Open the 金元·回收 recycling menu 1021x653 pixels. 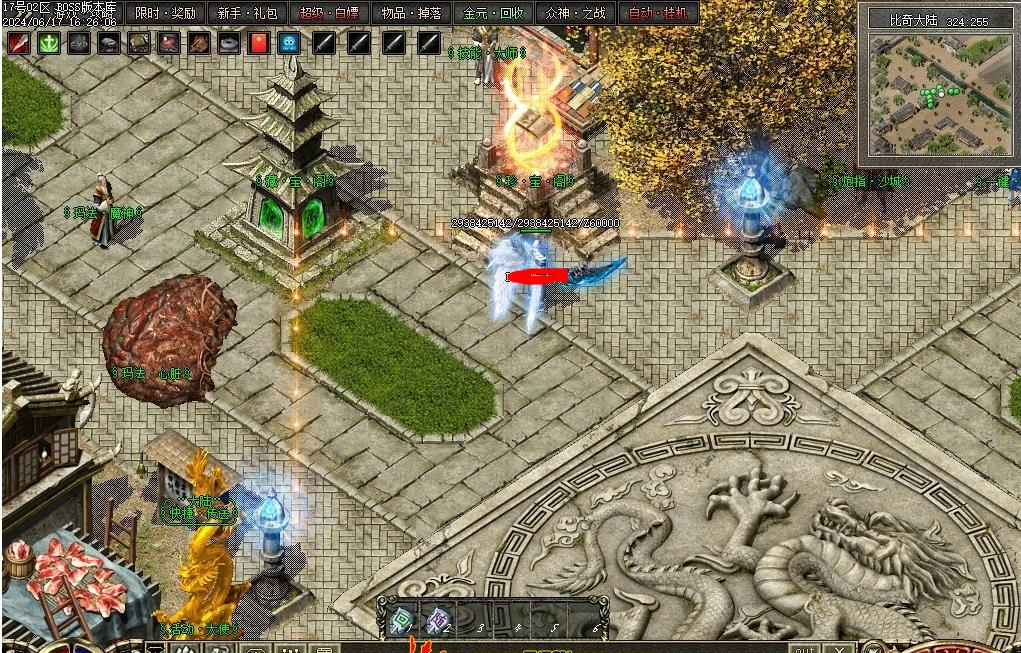coord(494,14)
